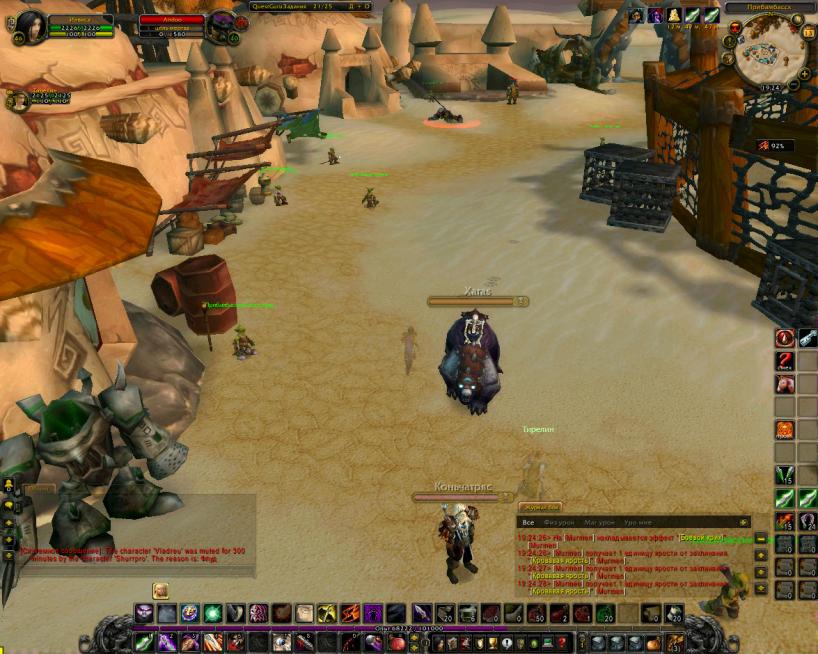This screenshot has width=818, height=654.
Task: Open the 'Журнал боя' combat log tab
Action: pyautogui.click(x=540, y=507)
